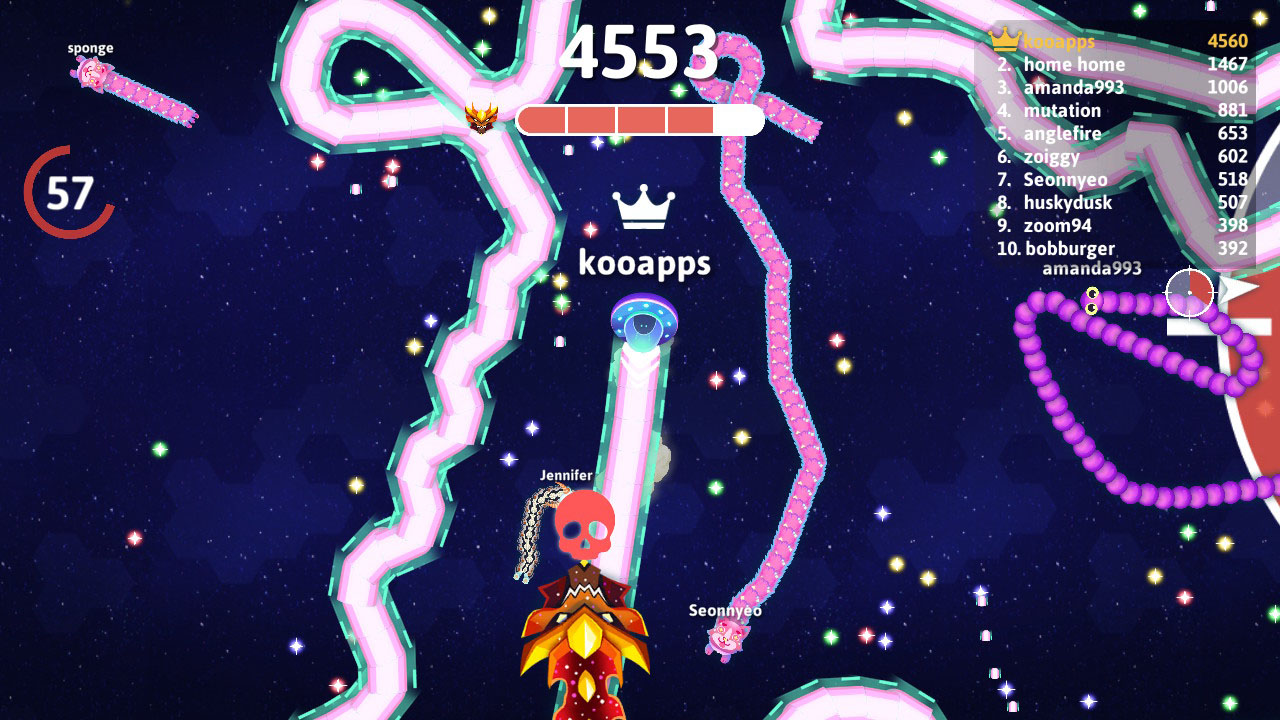
Task: Click the glowing UFO power-up
Action: tap(644, 319)
